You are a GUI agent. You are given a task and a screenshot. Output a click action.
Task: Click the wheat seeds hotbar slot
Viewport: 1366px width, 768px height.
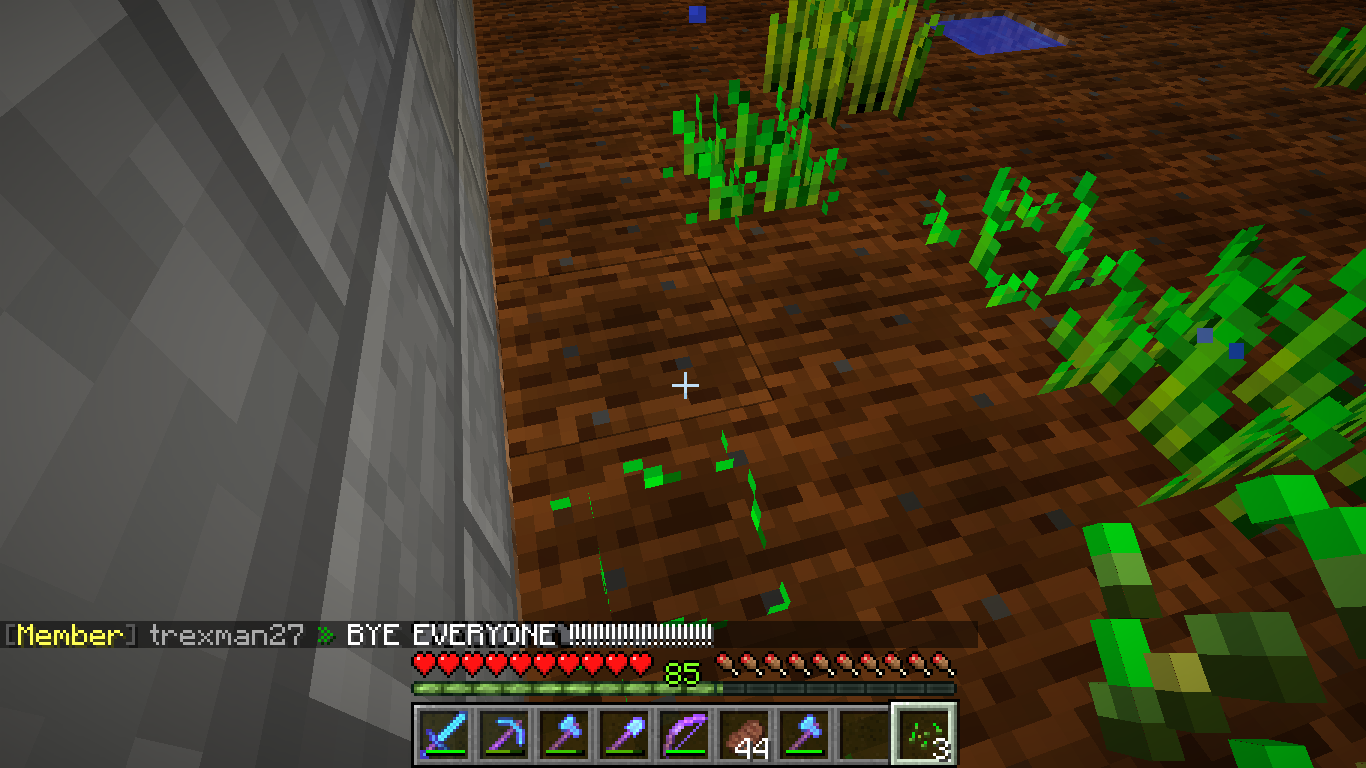923,734
